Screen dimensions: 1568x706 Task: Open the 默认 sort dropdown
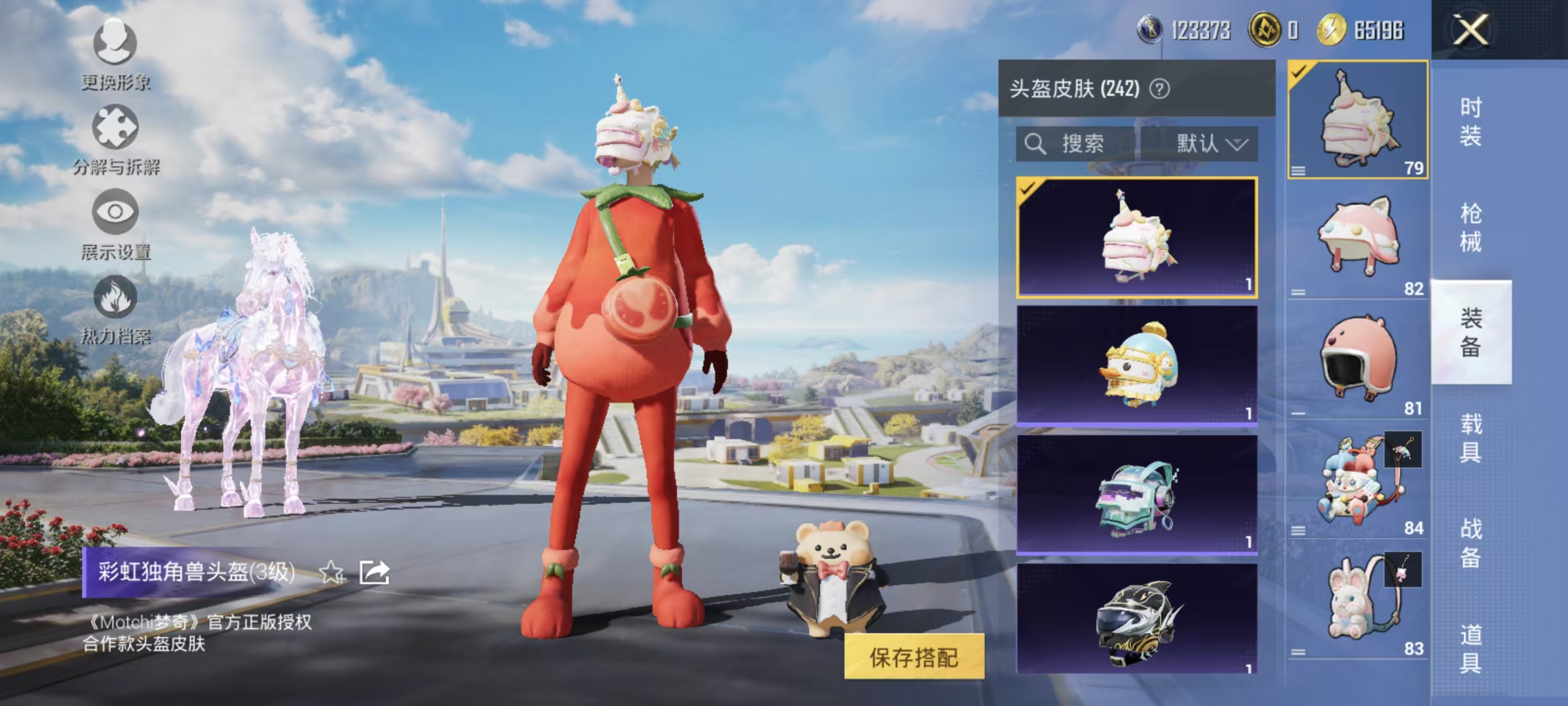[1211, 144]
